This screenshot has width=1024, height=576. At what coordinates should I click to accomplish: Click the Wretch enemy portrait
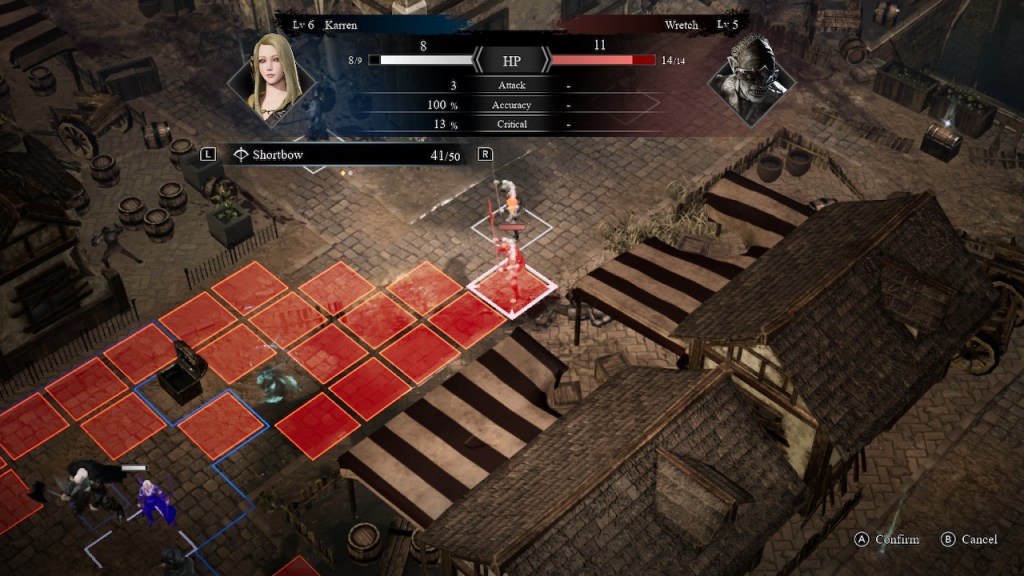point(748,77)
